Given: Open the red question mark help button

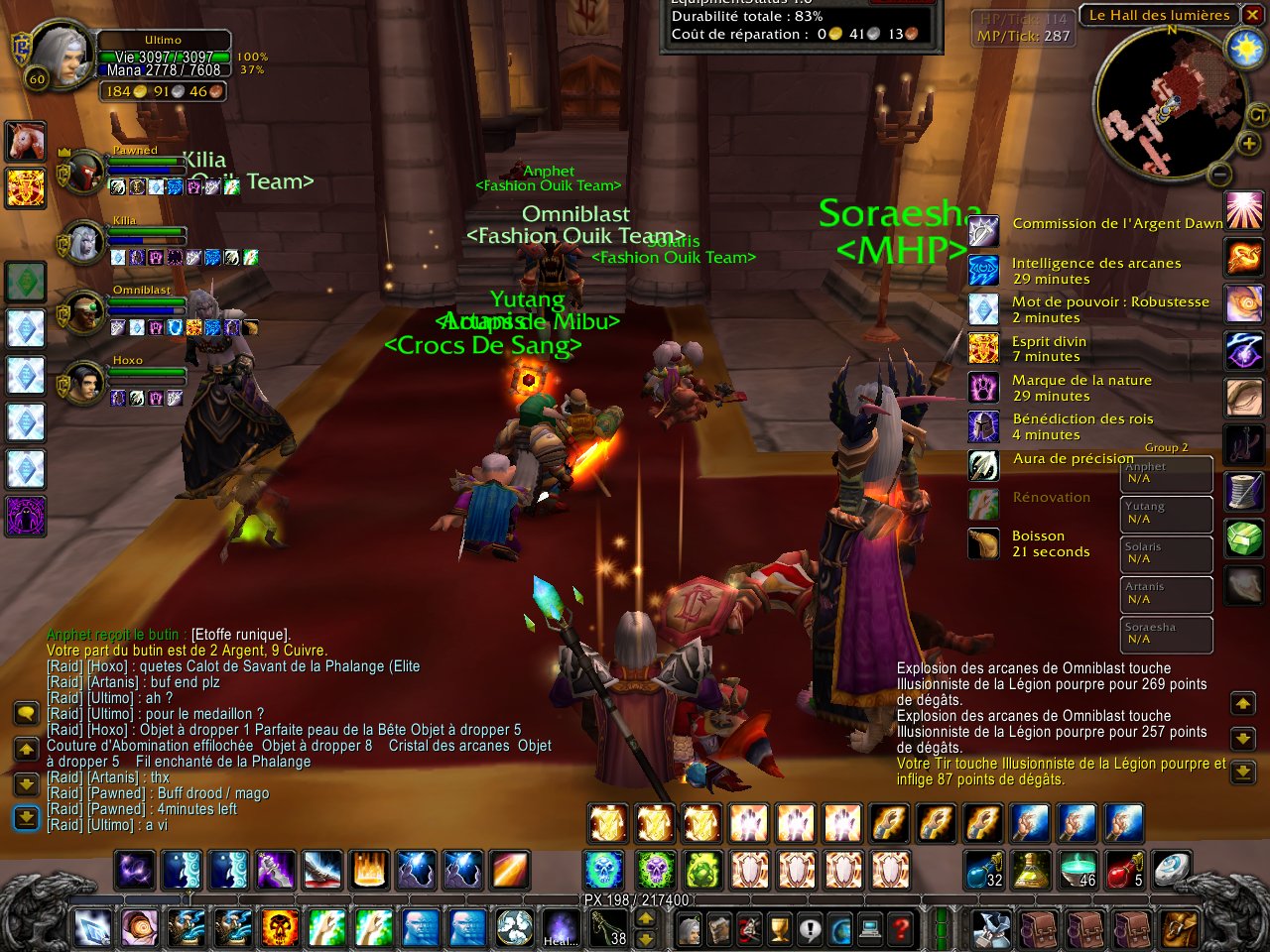Looking at the screenshot, I should pos(900,929).
